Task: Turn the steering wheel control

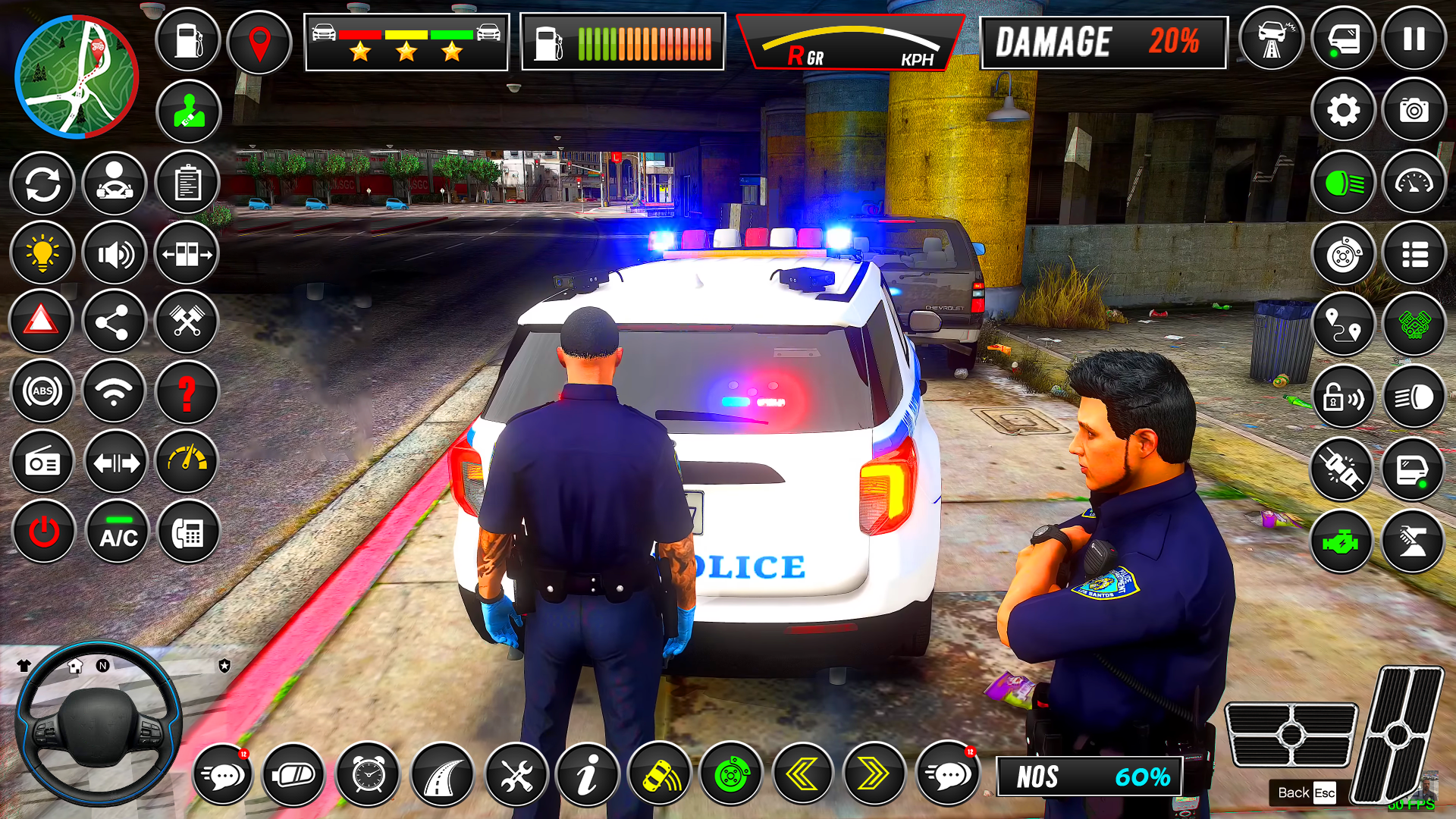Action: 98,724
